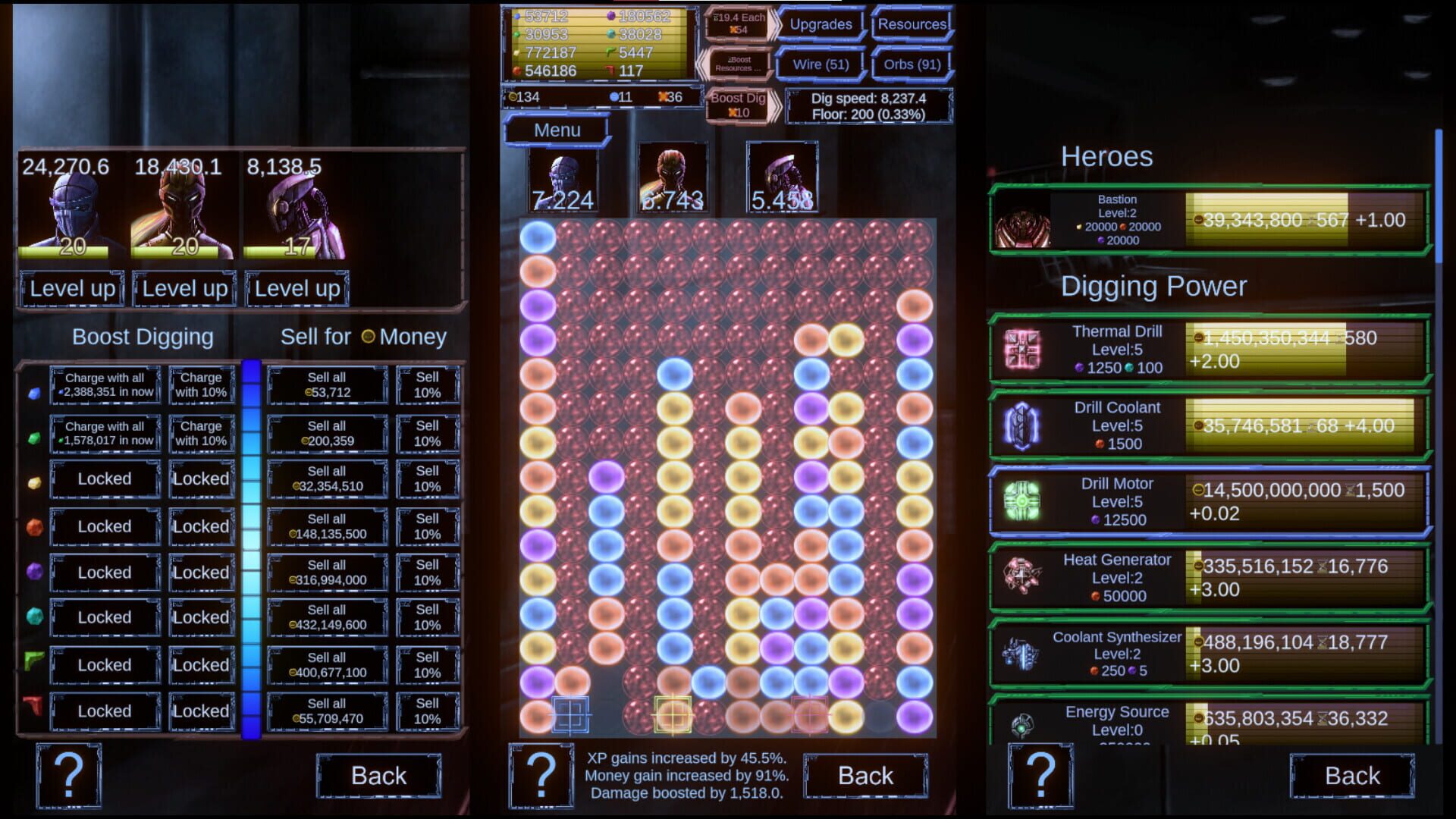Open the Orbs (91) panel

point(912,64)
